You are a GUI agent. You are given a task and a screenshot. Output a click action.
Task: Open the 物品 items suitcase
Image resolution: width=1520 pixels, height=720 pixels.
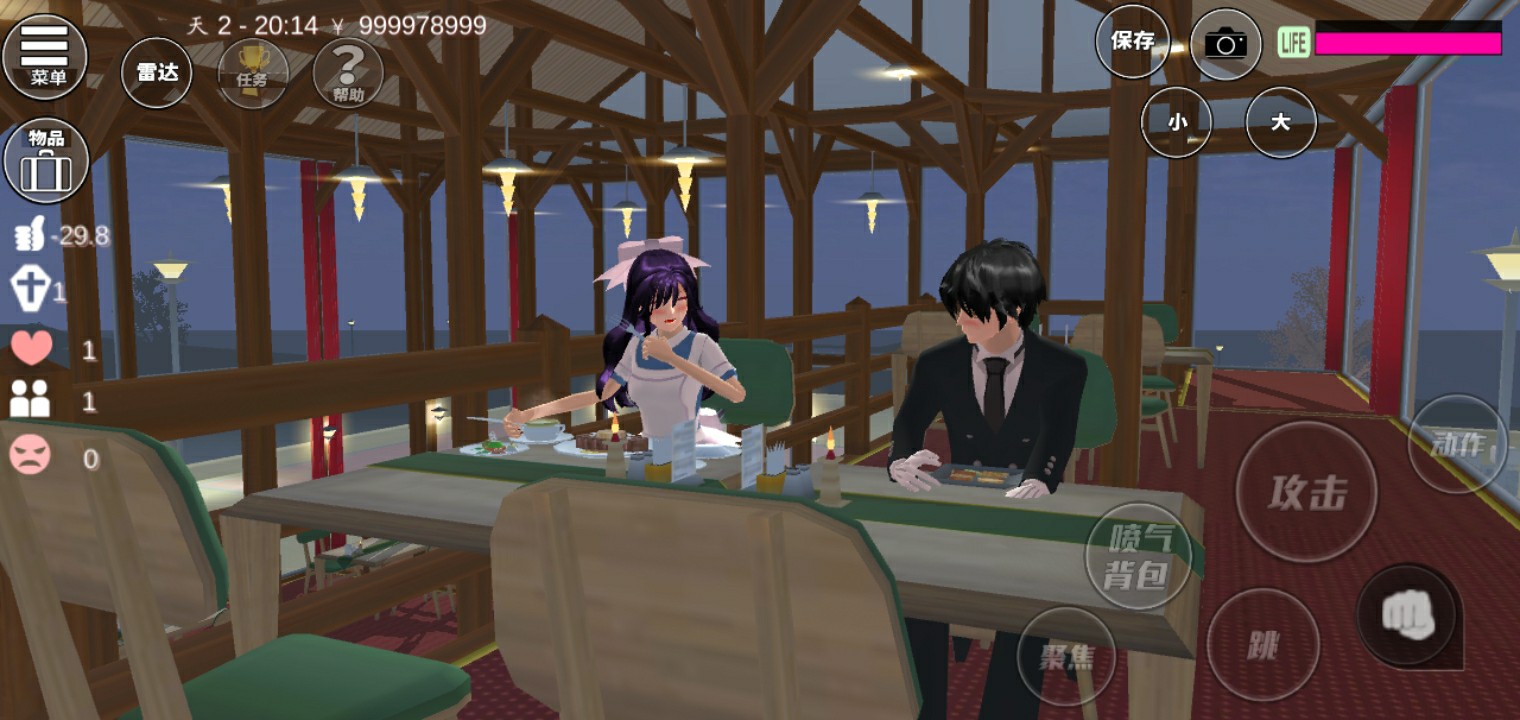click(x=46, y=160)
